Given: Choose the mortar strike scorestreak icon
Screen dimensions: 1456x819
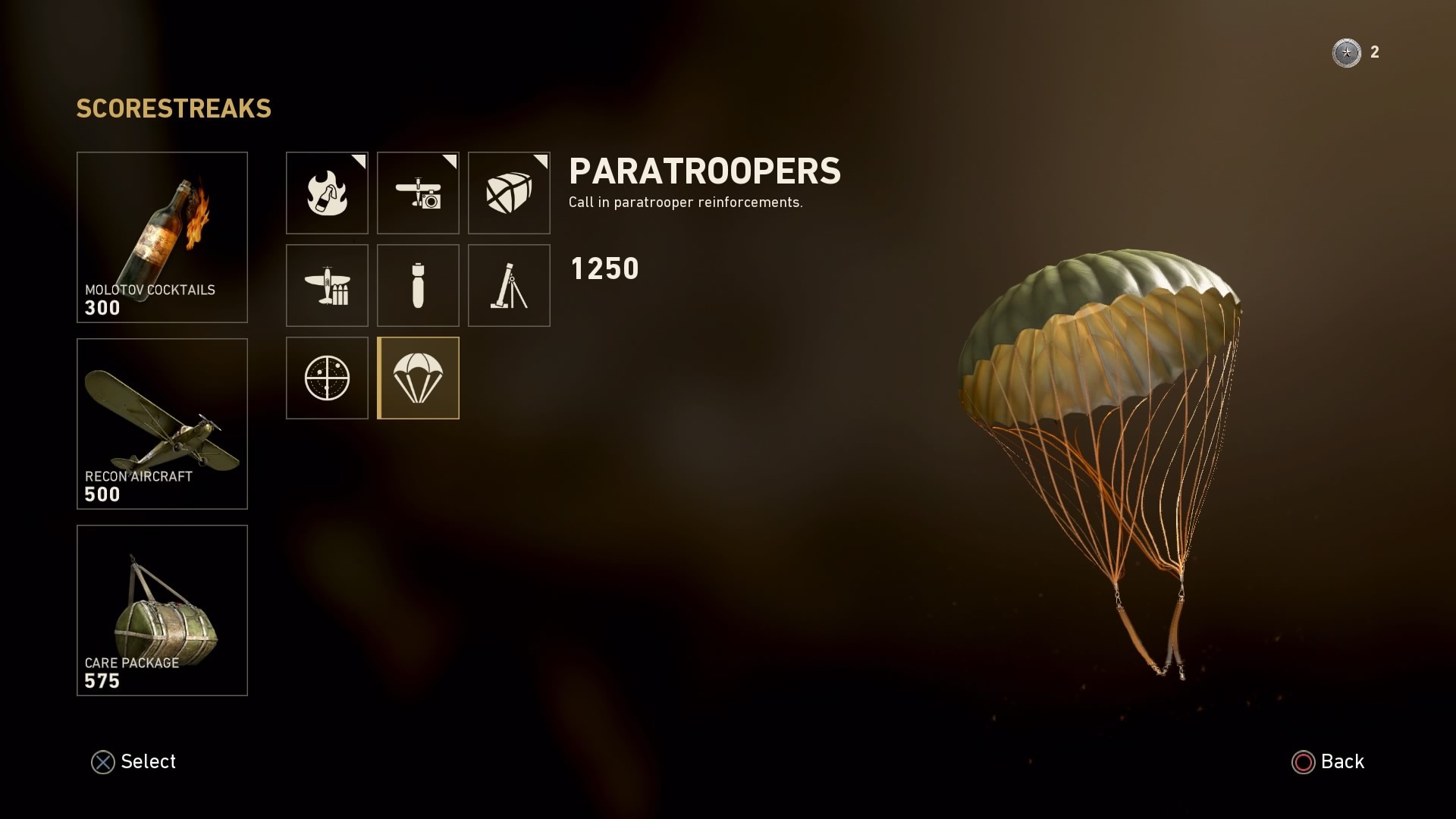Looking at the screenshot, I should click(x=509, y=285).
